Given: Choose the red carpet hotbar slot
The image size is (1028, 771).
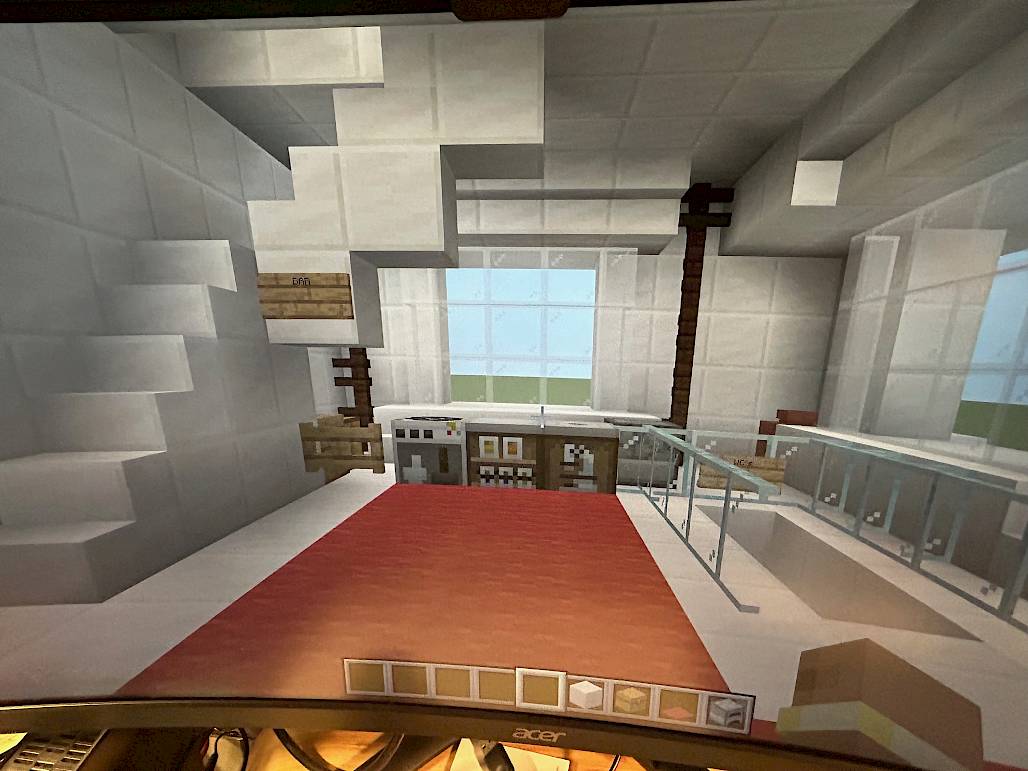Looking at the screenshot, I should 678,703.
